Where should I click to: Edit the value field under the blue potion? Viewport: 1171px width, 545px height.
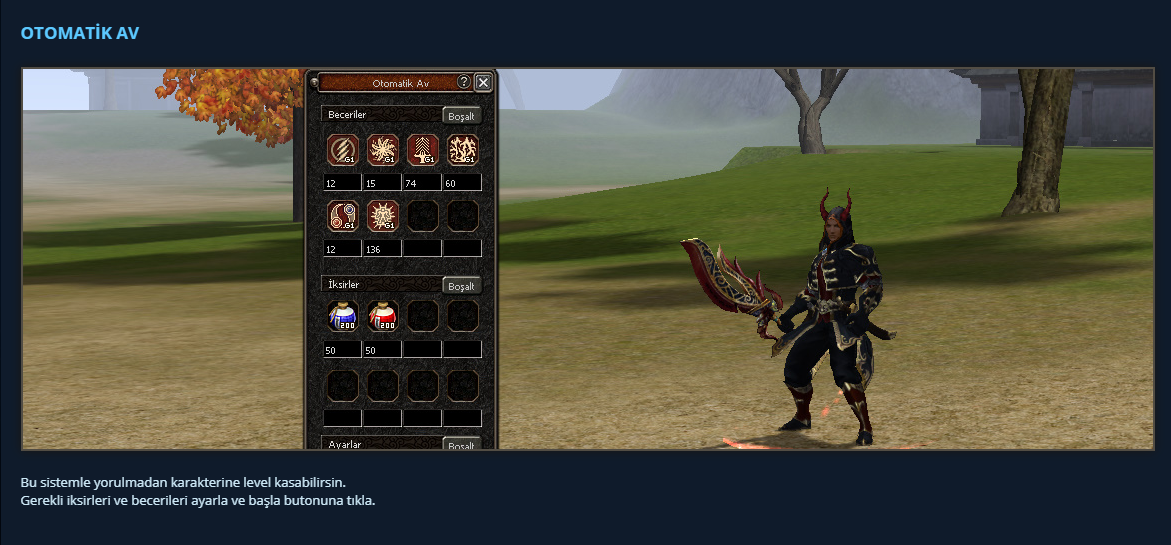[342, 350]
